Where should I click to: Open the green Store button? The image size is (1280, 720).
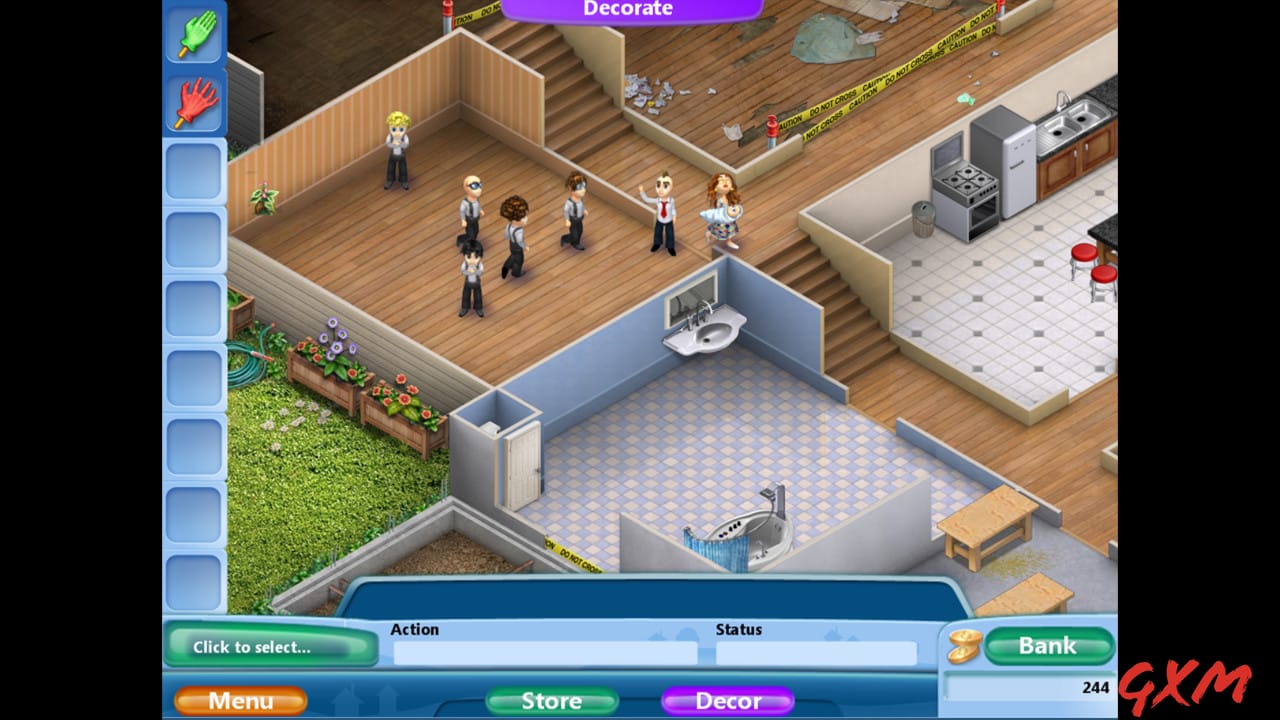click(549, 701)
